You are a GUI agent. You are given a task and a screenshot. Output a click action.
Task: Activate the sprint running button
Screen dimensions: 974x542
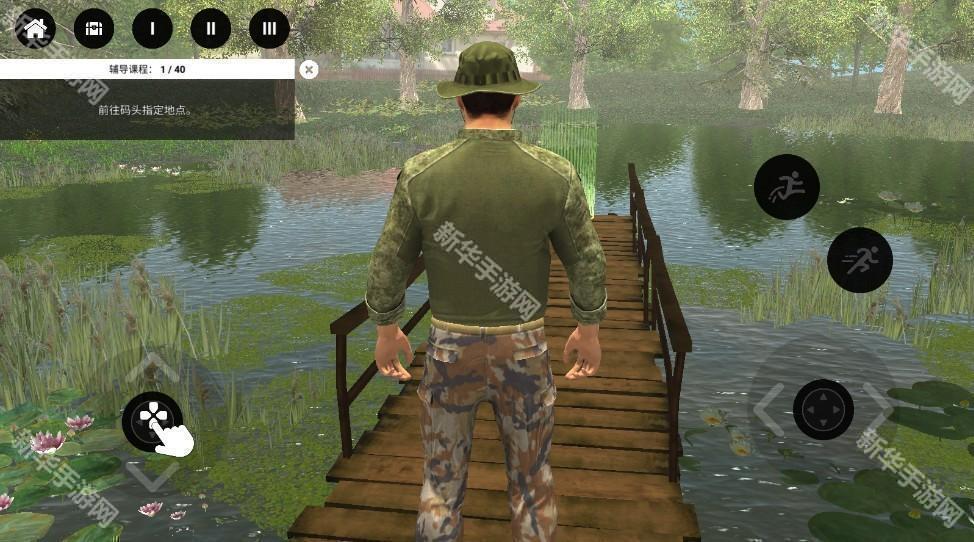859,260
